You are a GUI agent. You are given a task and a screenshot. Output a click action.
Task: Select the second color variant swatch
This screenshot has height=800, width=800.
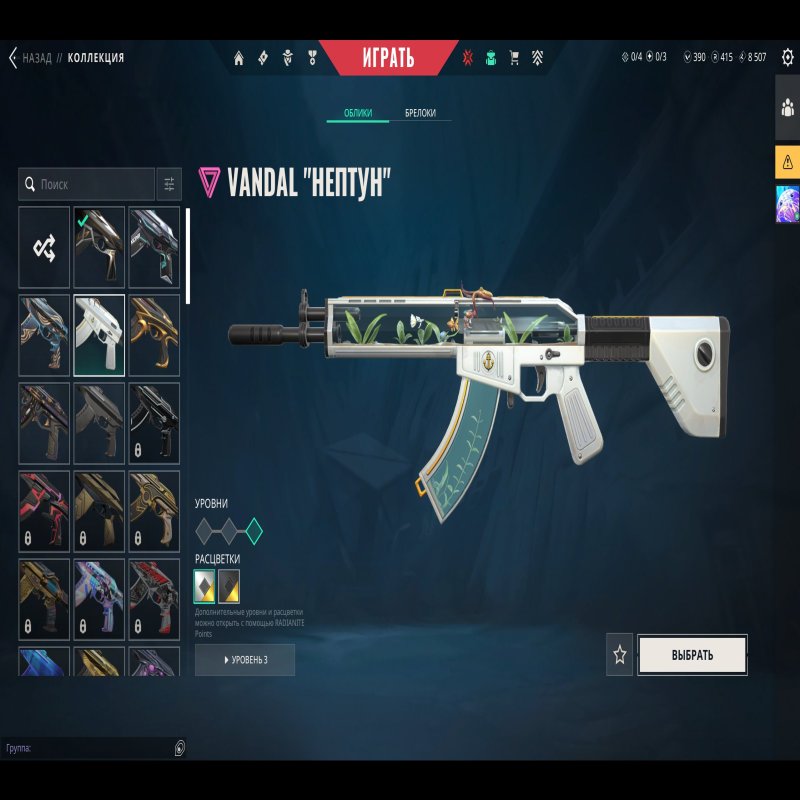(x=229, y=586)
